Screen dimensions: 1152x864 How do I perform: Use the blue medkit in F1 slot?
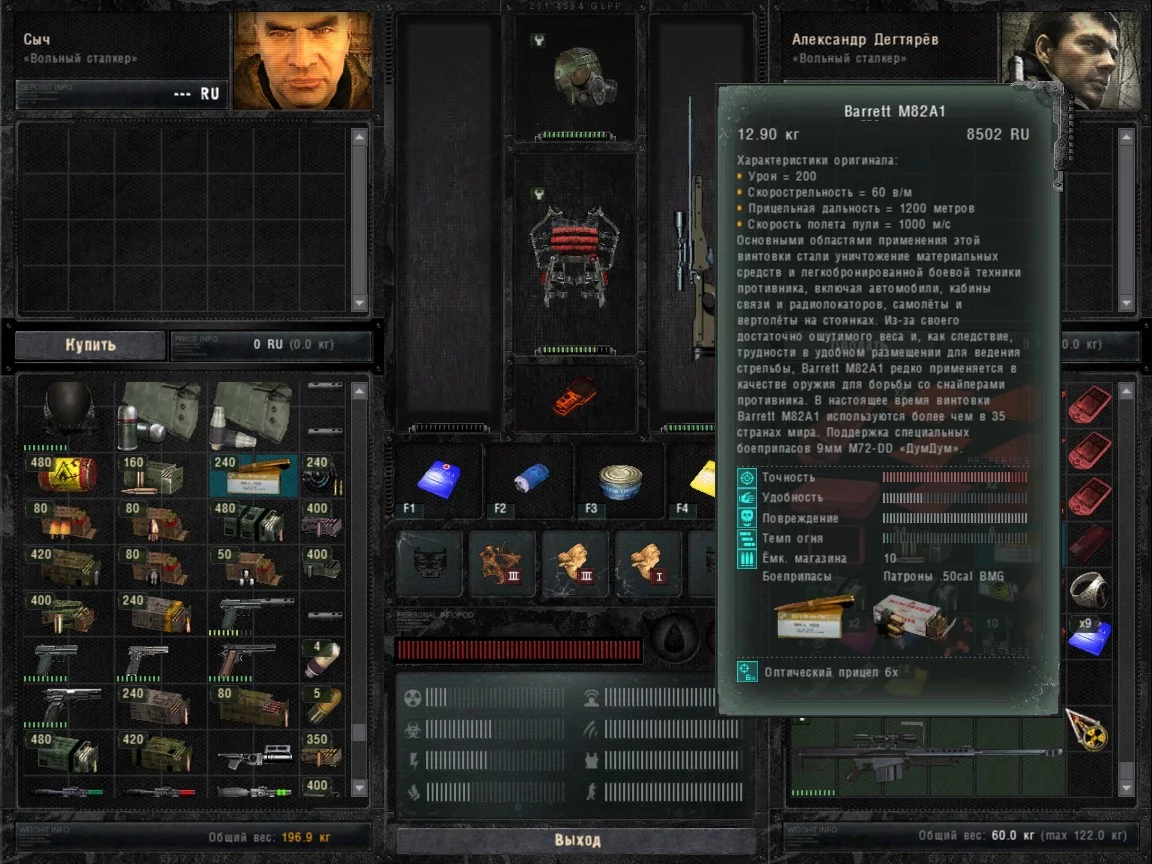point(438,478)
